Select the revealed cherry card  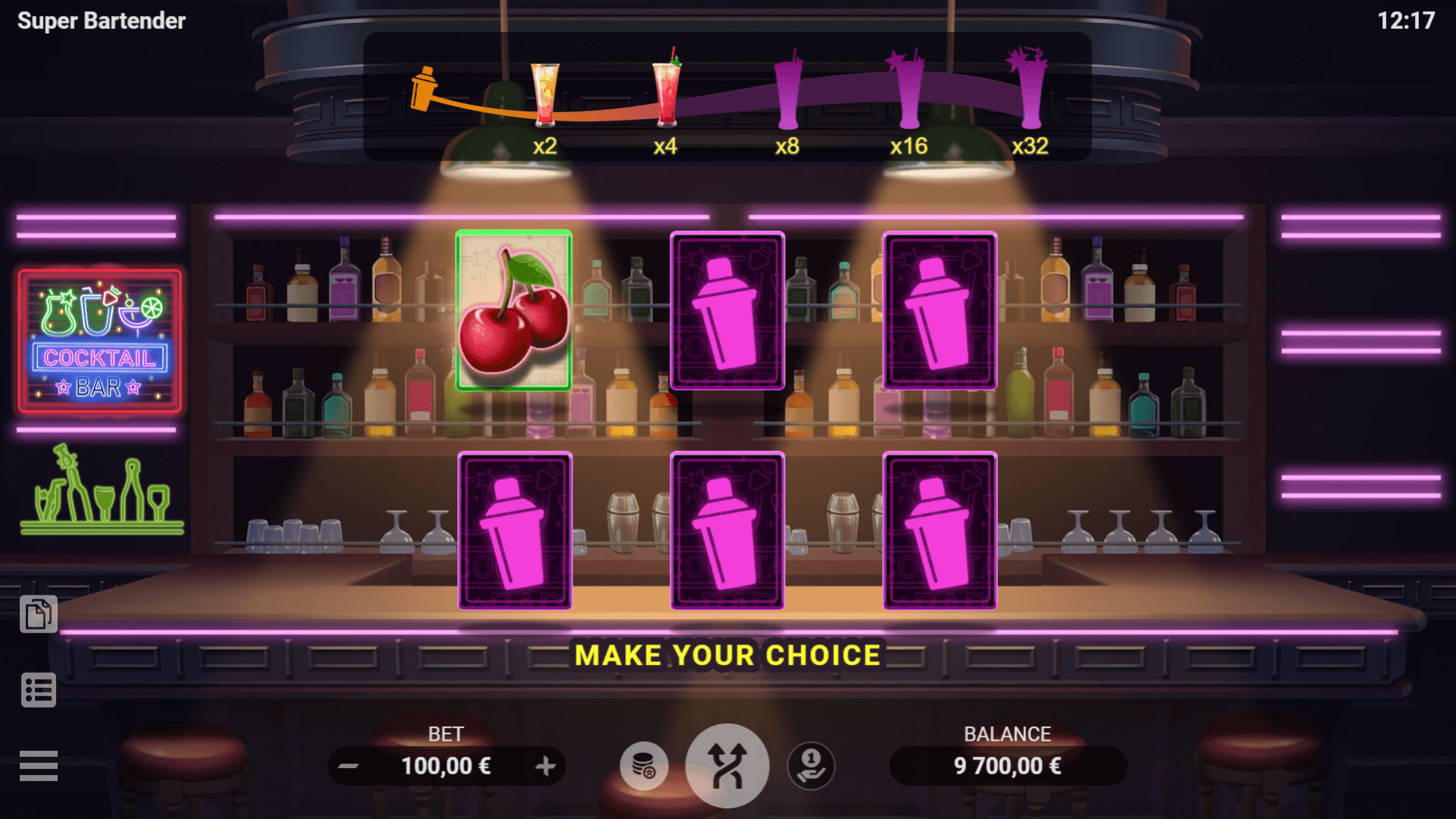coord(514,310)
